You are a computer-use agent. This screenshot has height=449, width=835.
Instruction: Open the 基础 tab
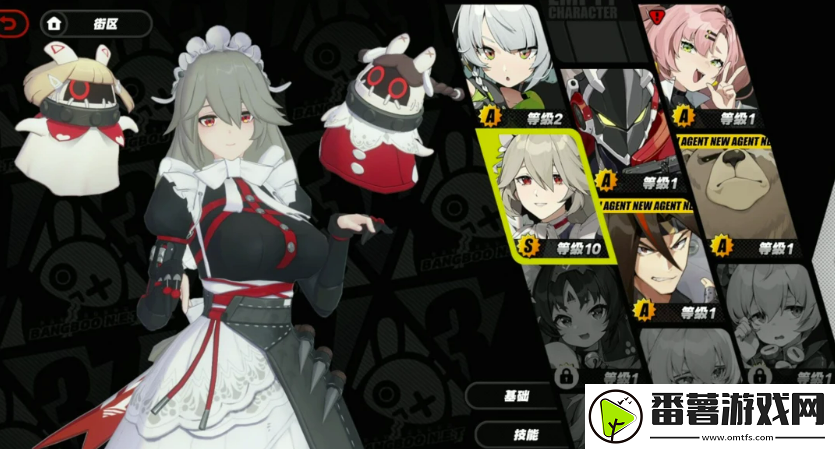coord(517,396)
